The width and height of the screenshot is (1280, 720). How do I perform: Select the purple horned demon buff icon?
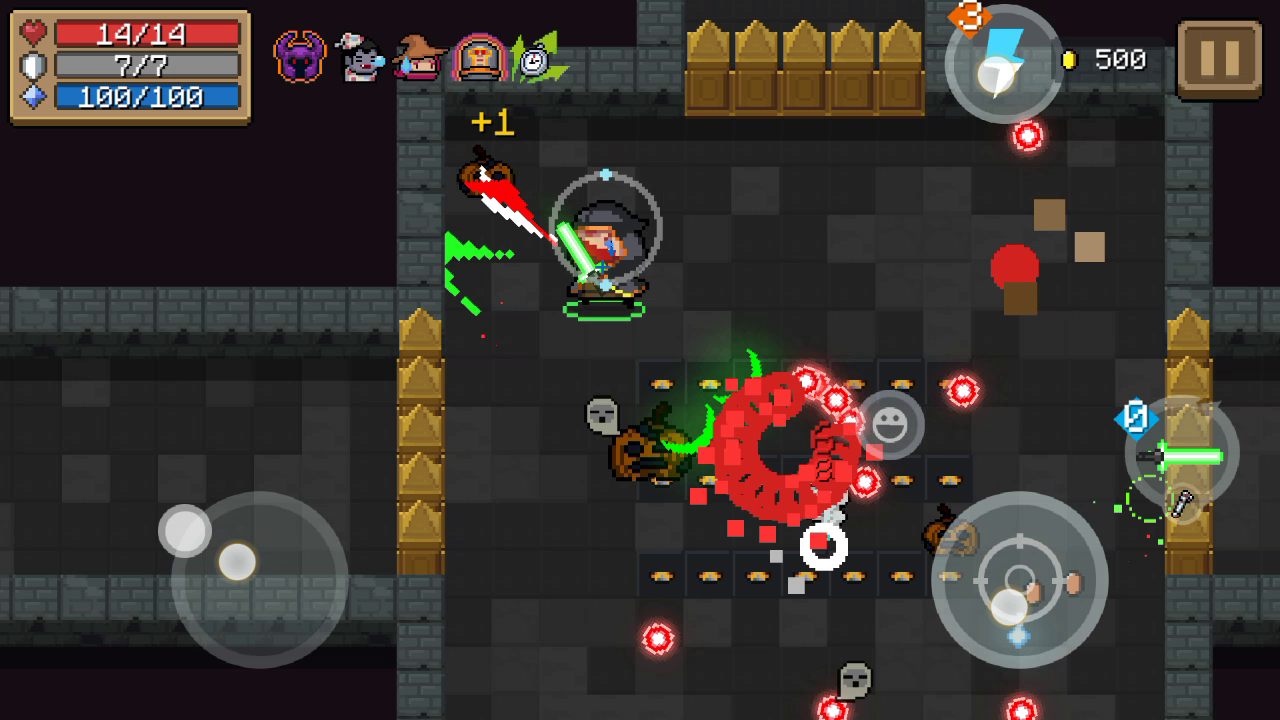click(300, 57)
